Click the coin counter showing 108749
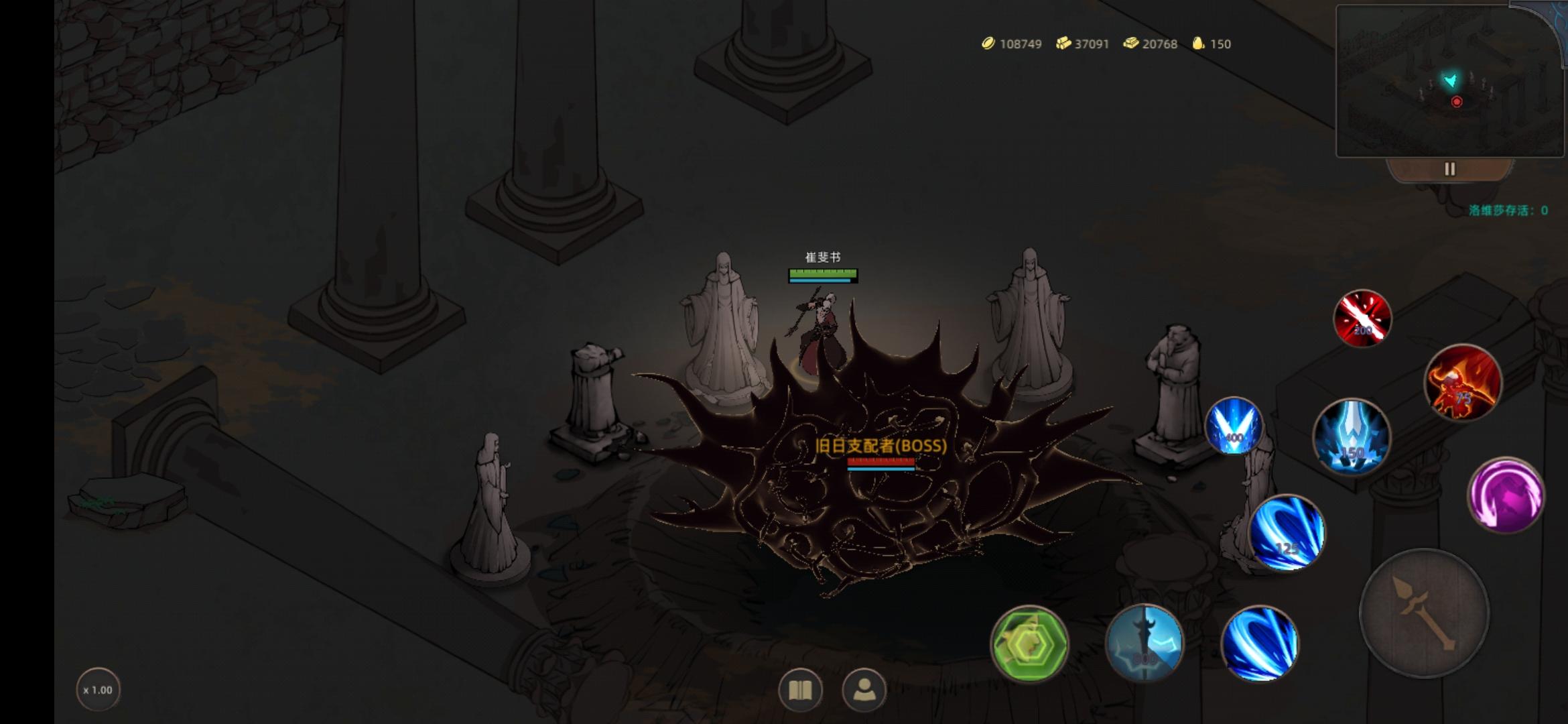The width and height of the screenshot is (1568, 724). 1012,44
